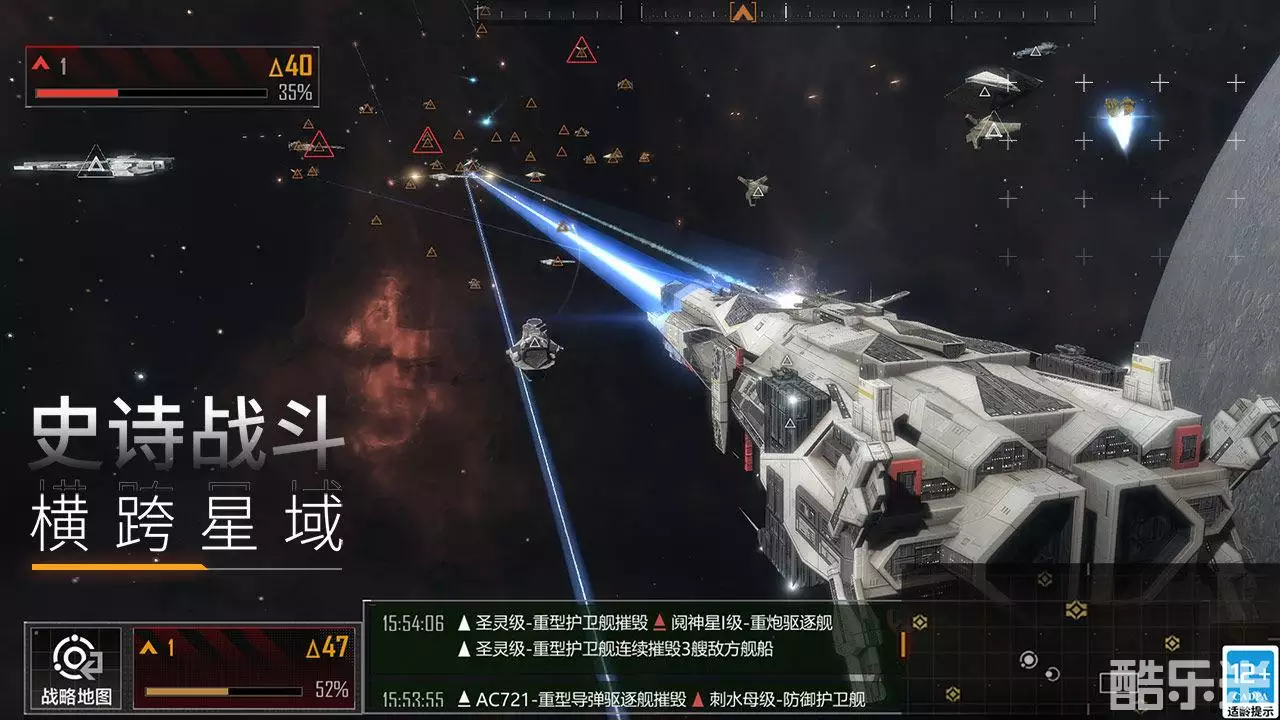The height and width of the screenshot is (720, 1280).
Task: Click the small circular radar icon near bottom right
Action: tap(1028, 660)
